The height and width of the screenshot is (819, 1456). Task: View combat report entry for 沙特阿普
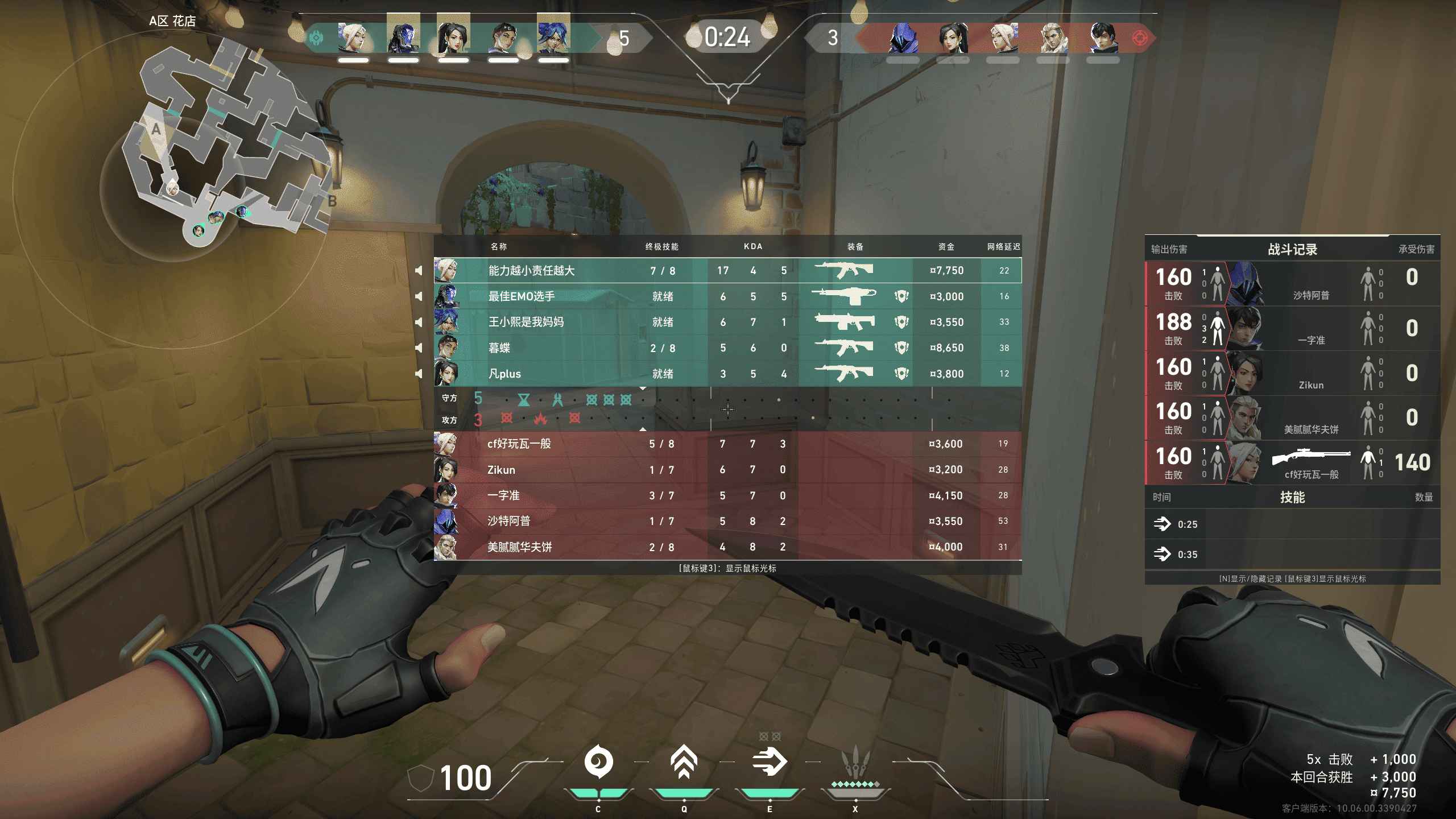[x=1292, y=283]
